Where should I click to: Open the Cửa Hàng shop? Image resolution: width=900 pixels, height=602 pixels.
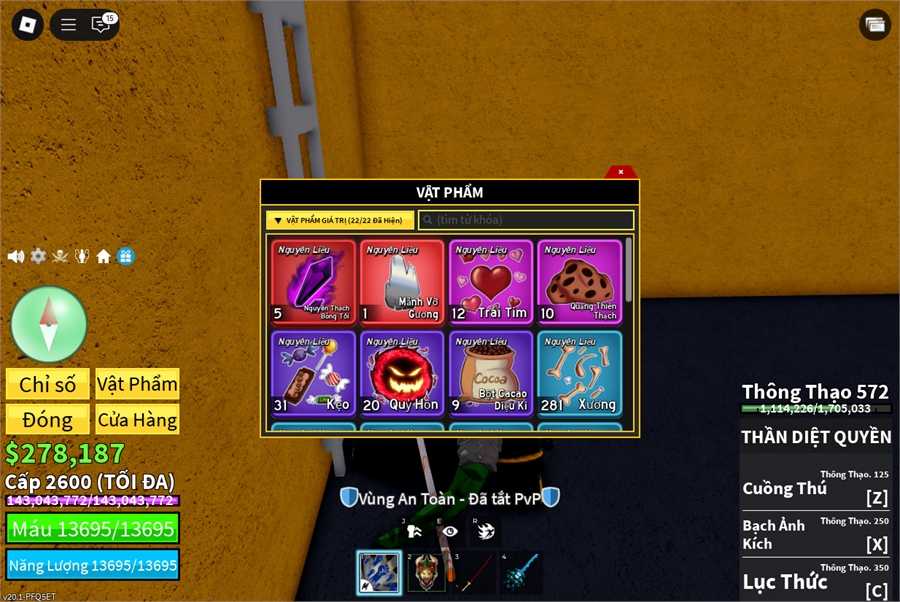pos(137,419)
